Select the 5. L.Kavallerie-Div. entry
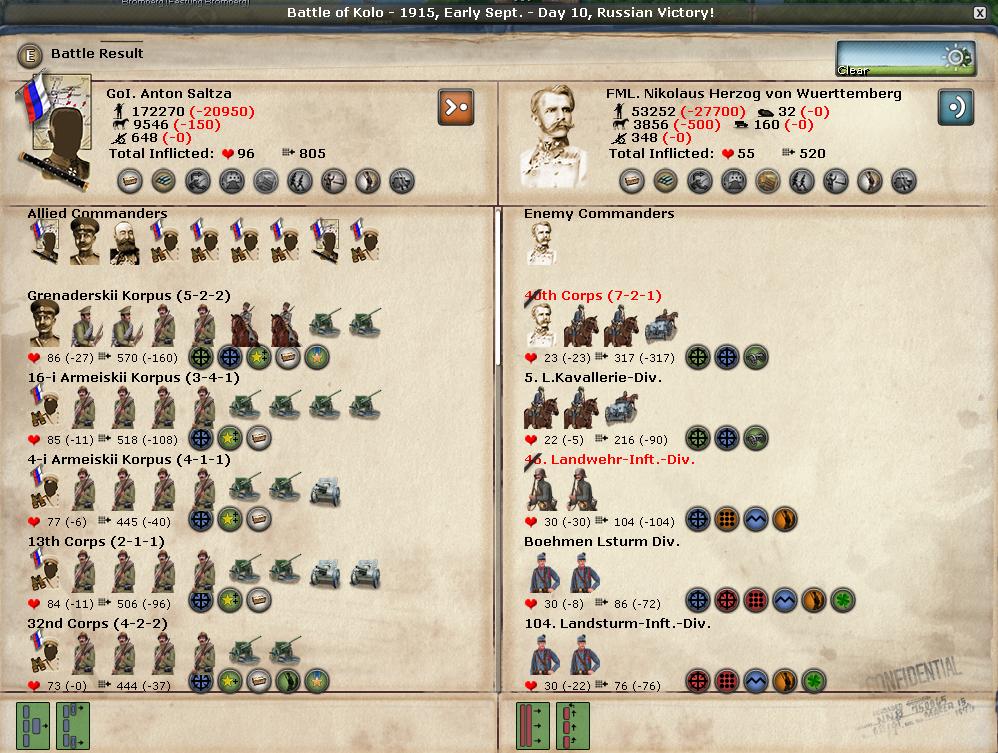The height and width of the screenshot is (753, 998). click(592, 378)
